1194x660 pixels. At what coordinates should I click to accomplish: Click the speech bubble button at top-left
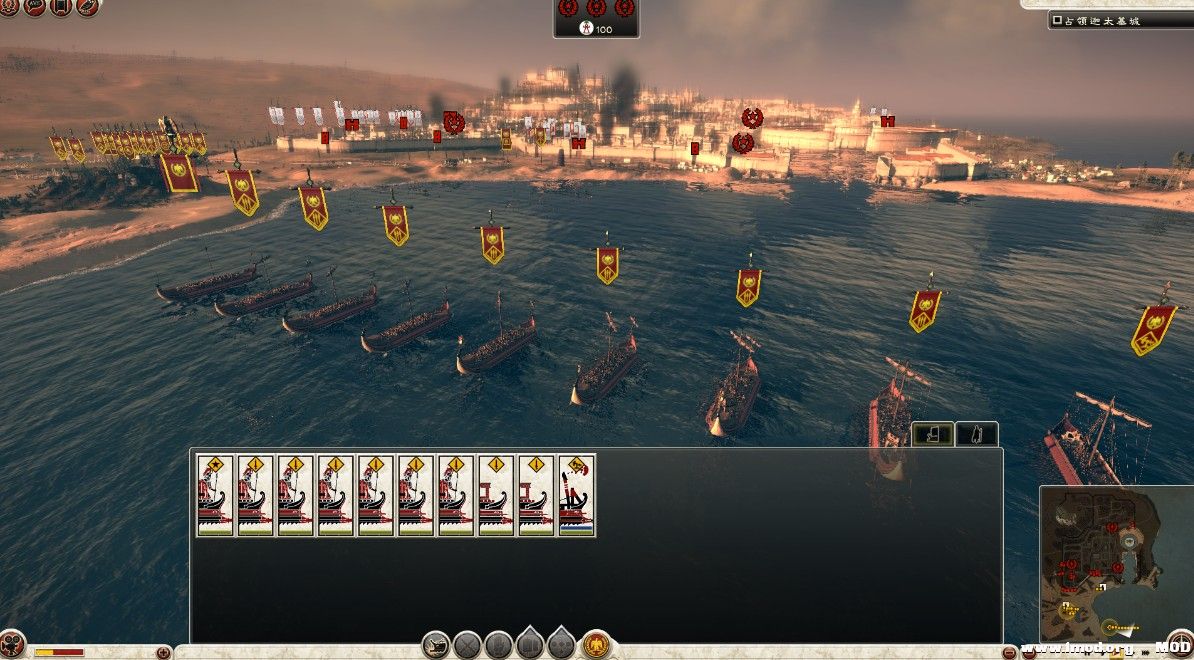click(x=35, y=7)
